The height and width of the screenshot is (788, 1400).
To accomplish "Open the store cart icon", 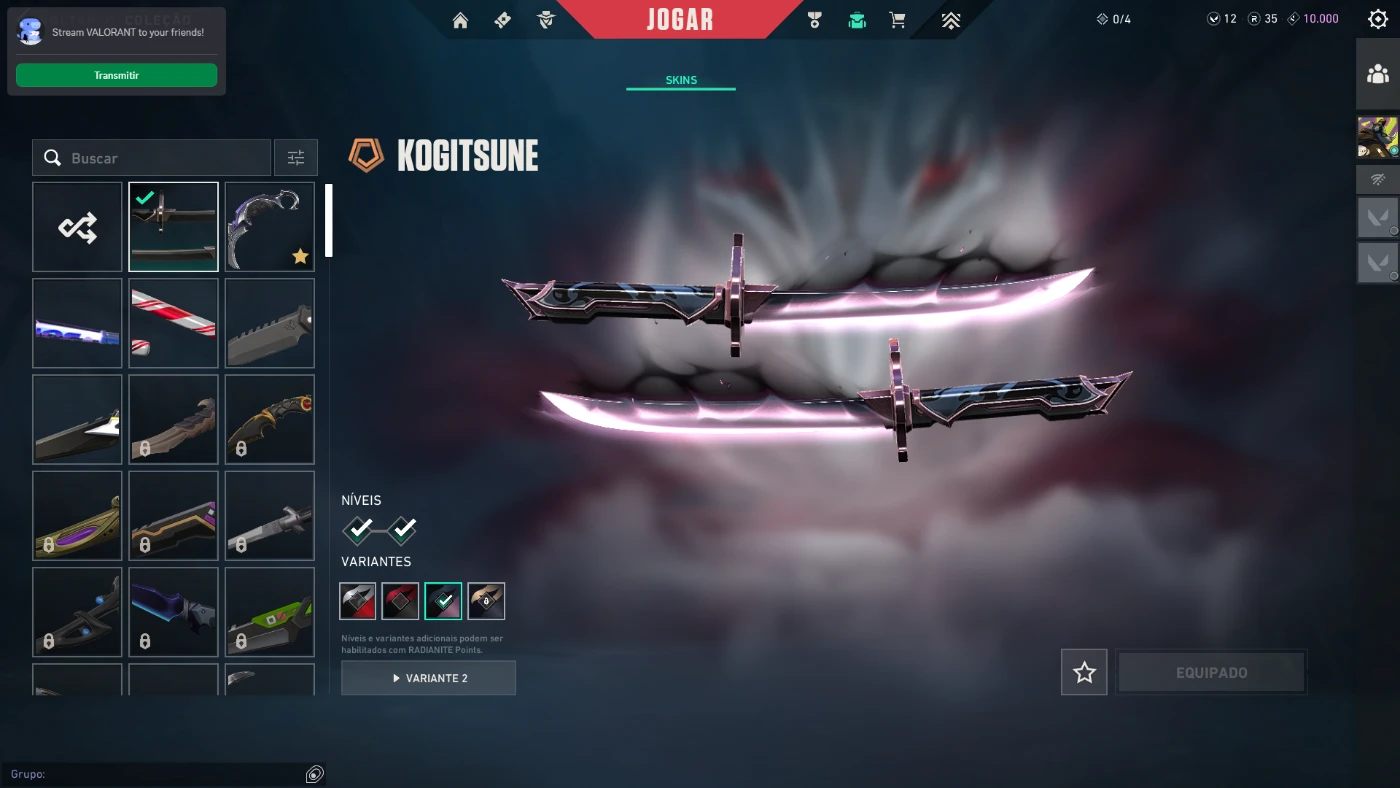I will 897,20.
